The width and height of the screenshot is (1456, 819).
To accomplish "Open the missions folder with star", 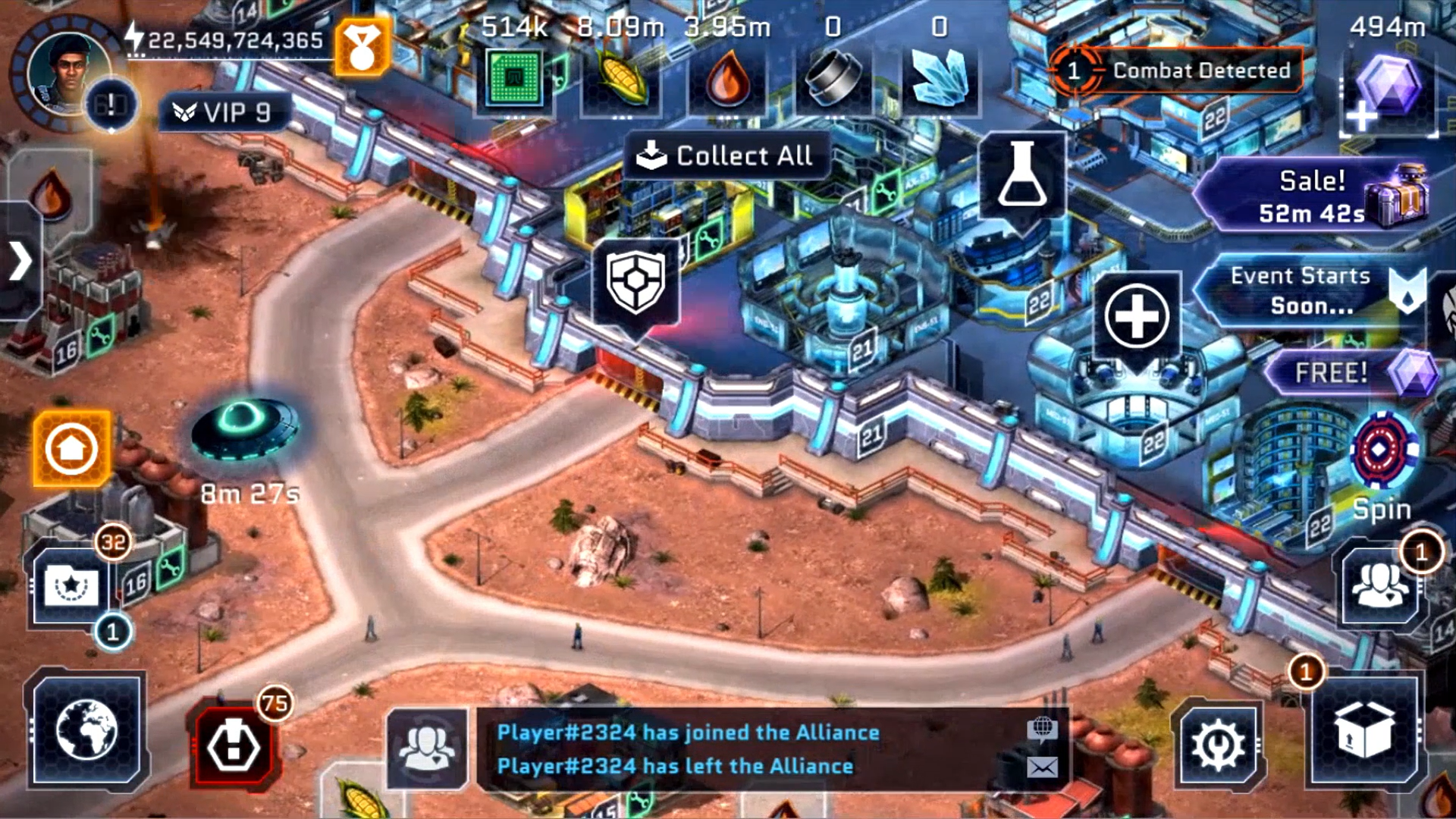I will [x=71, y=587].
